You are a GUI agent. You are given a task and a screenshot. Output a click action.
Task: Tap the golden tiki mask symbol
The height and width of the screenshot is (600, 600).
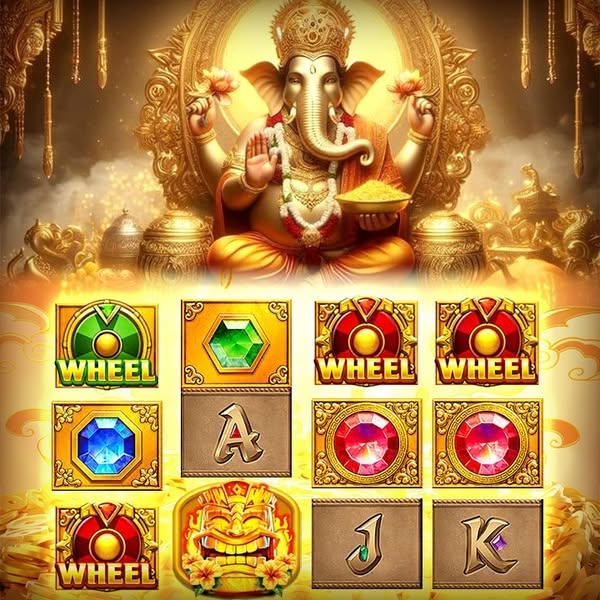pos(236,540)
